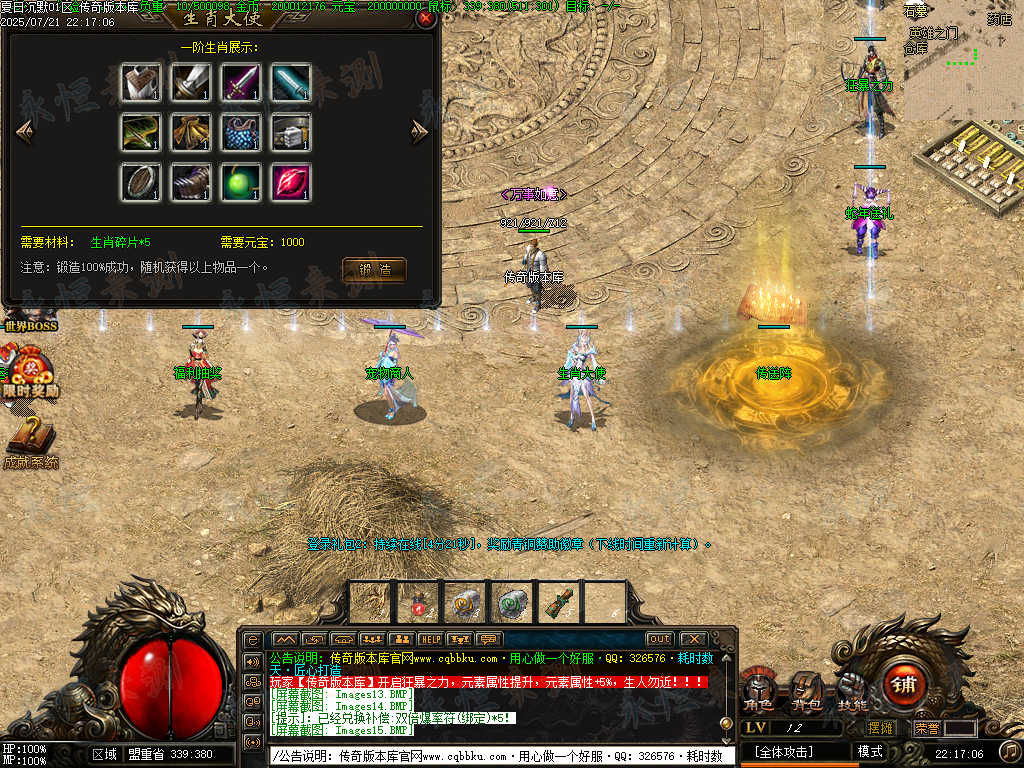Go to the next zodiac showcase page
The width and height of the screenshot is (1024, 768).
(420, 131)
